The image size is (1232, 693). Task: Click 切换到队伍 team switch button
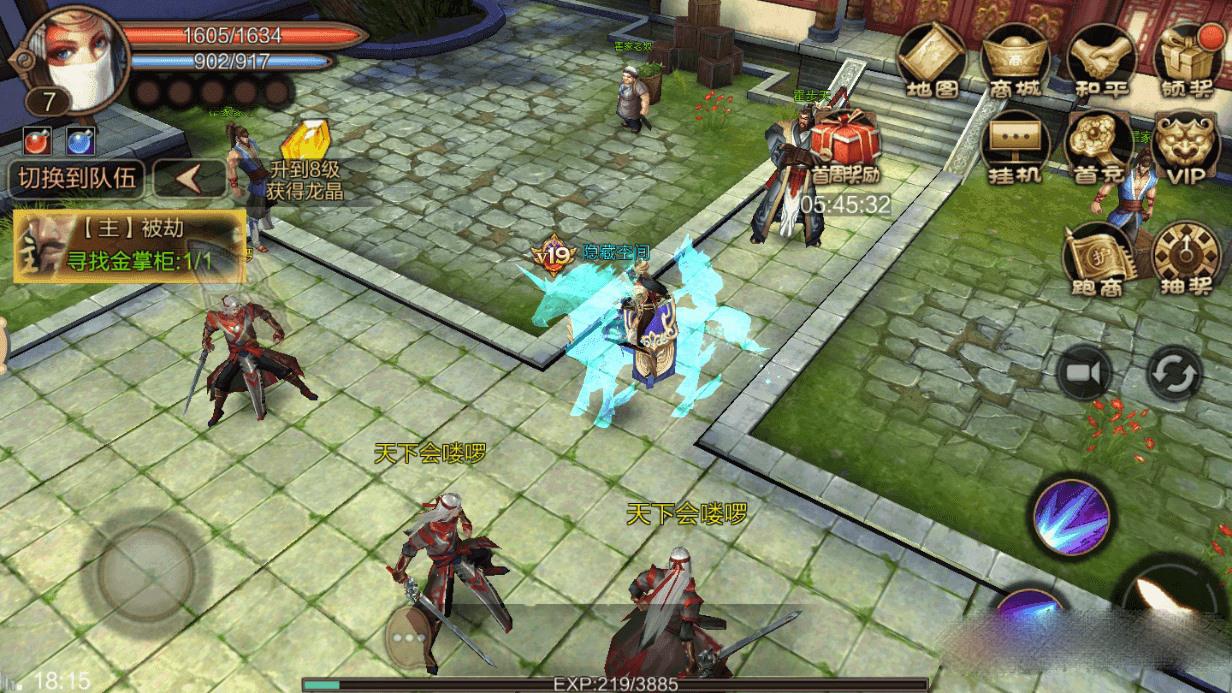point(76,179)
